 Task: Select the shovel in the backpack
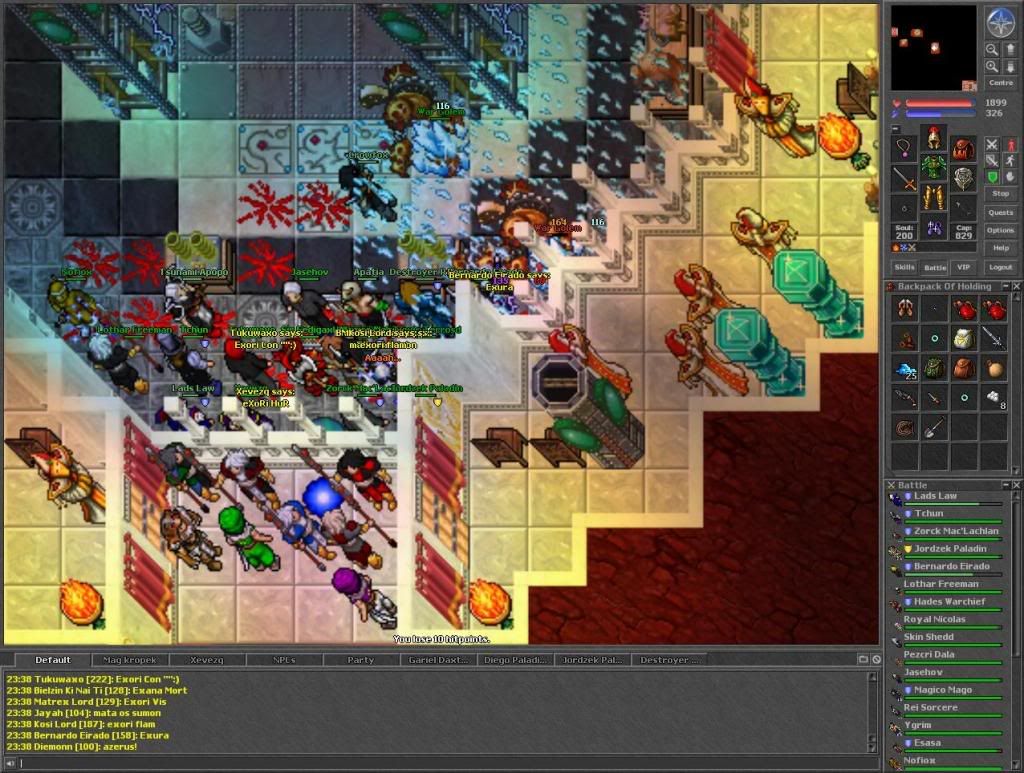click(x=934, y=428)
